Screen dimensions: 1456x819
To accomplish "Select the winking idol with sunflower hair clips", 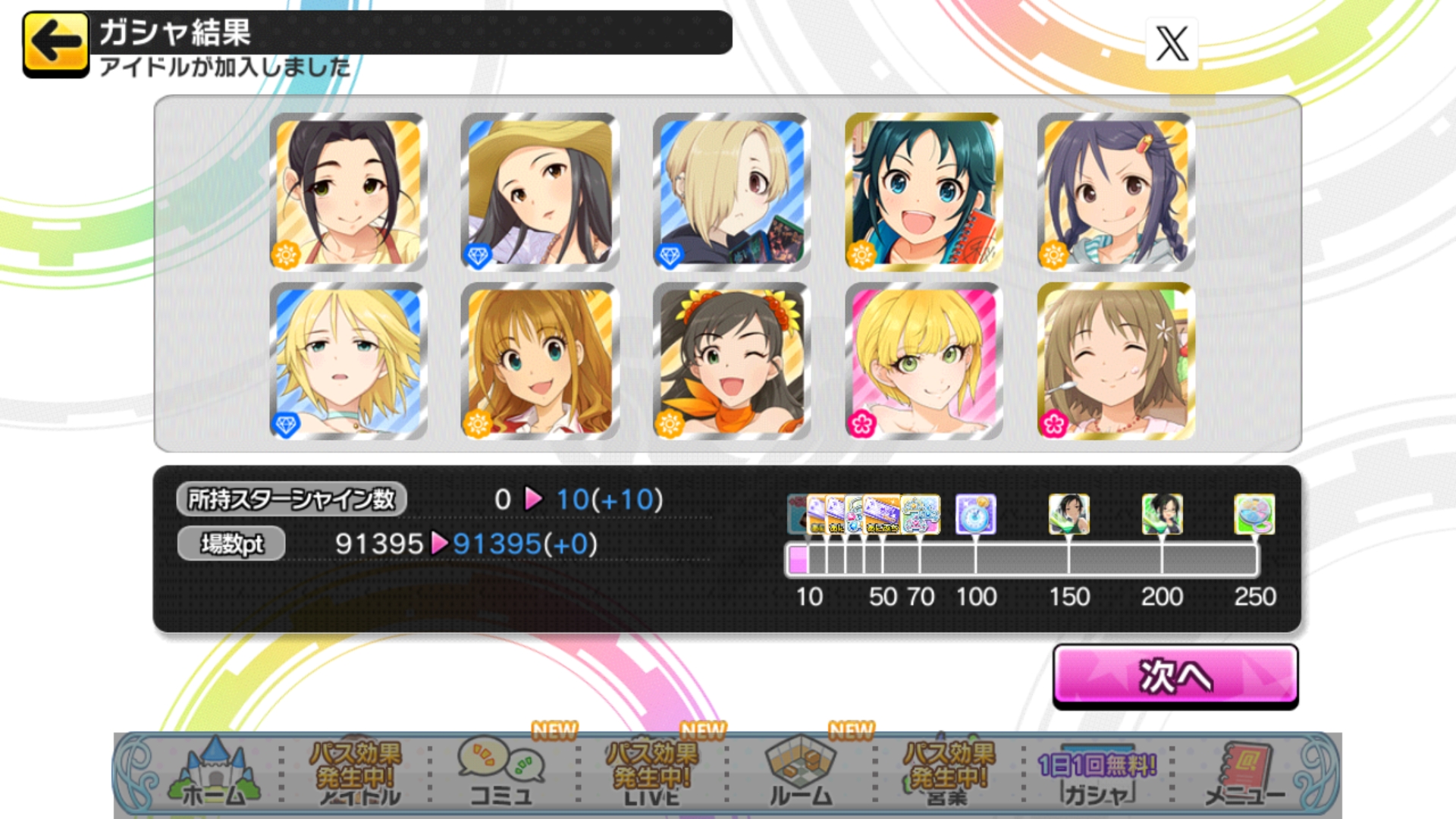I will pyautogui.click(x=732, y=361).
